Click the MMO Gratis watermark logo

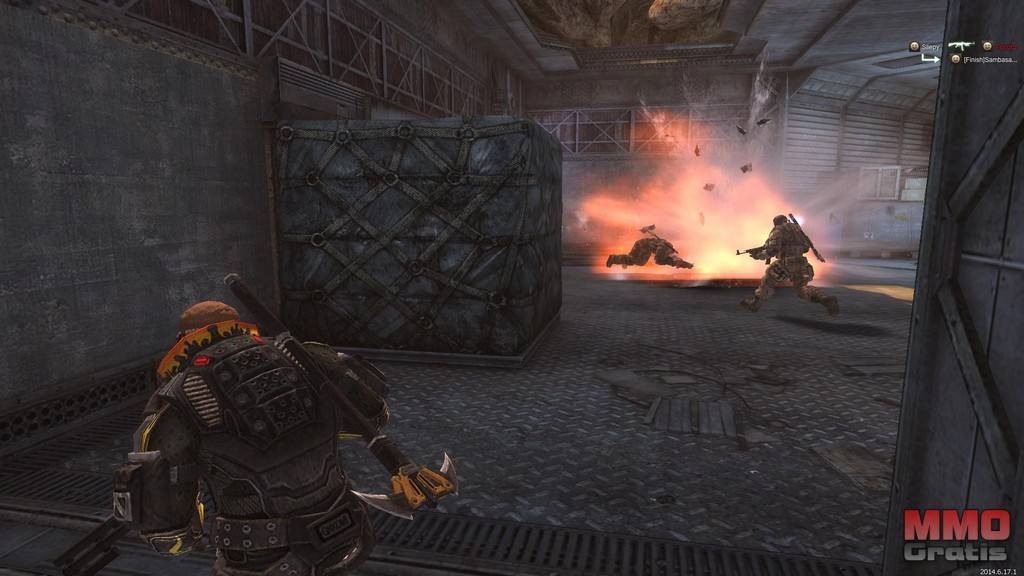(956, 536)
